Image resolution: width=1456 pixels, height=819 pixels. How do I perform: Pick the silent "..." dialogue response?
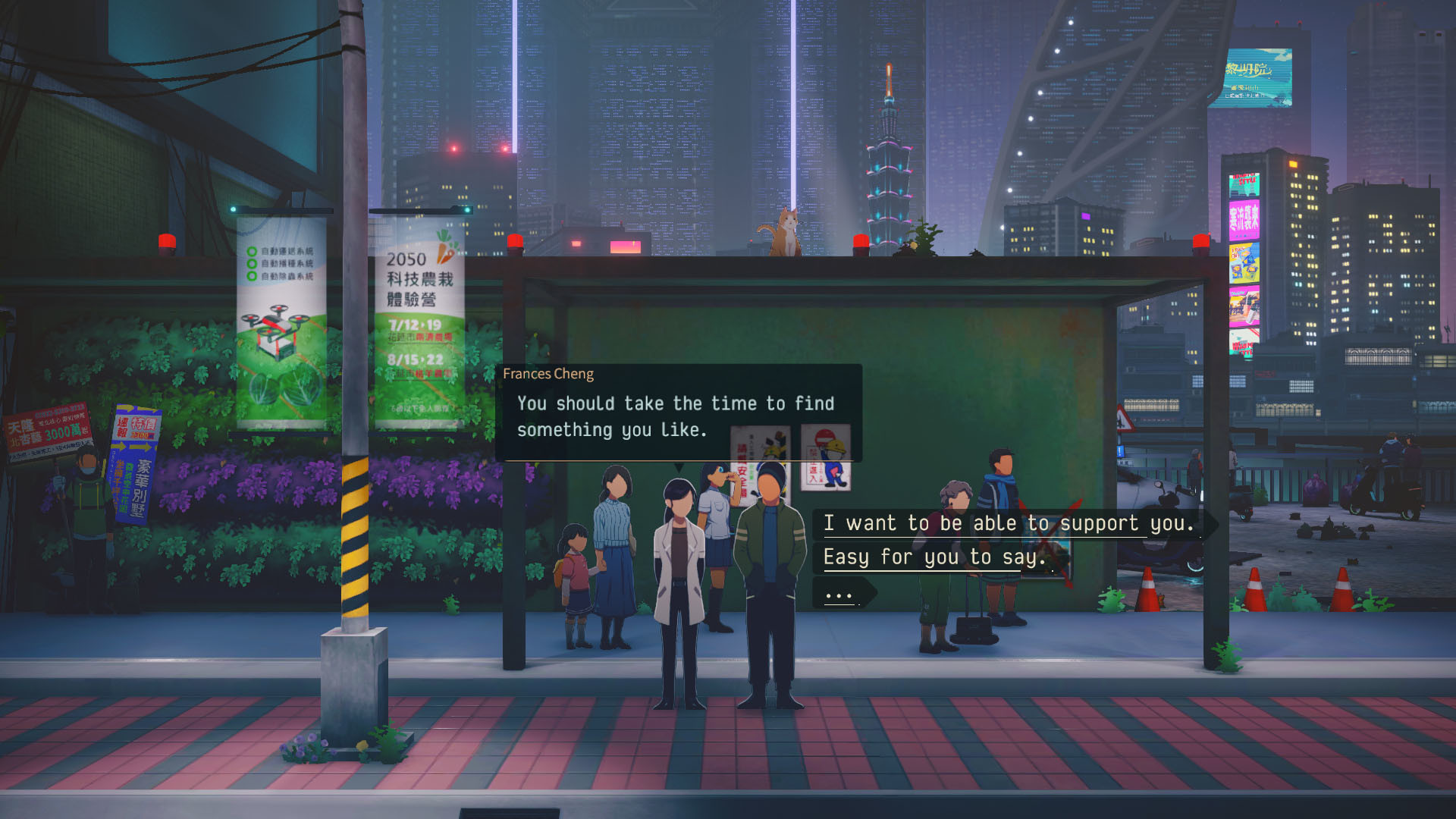click(x=838, y=595)
